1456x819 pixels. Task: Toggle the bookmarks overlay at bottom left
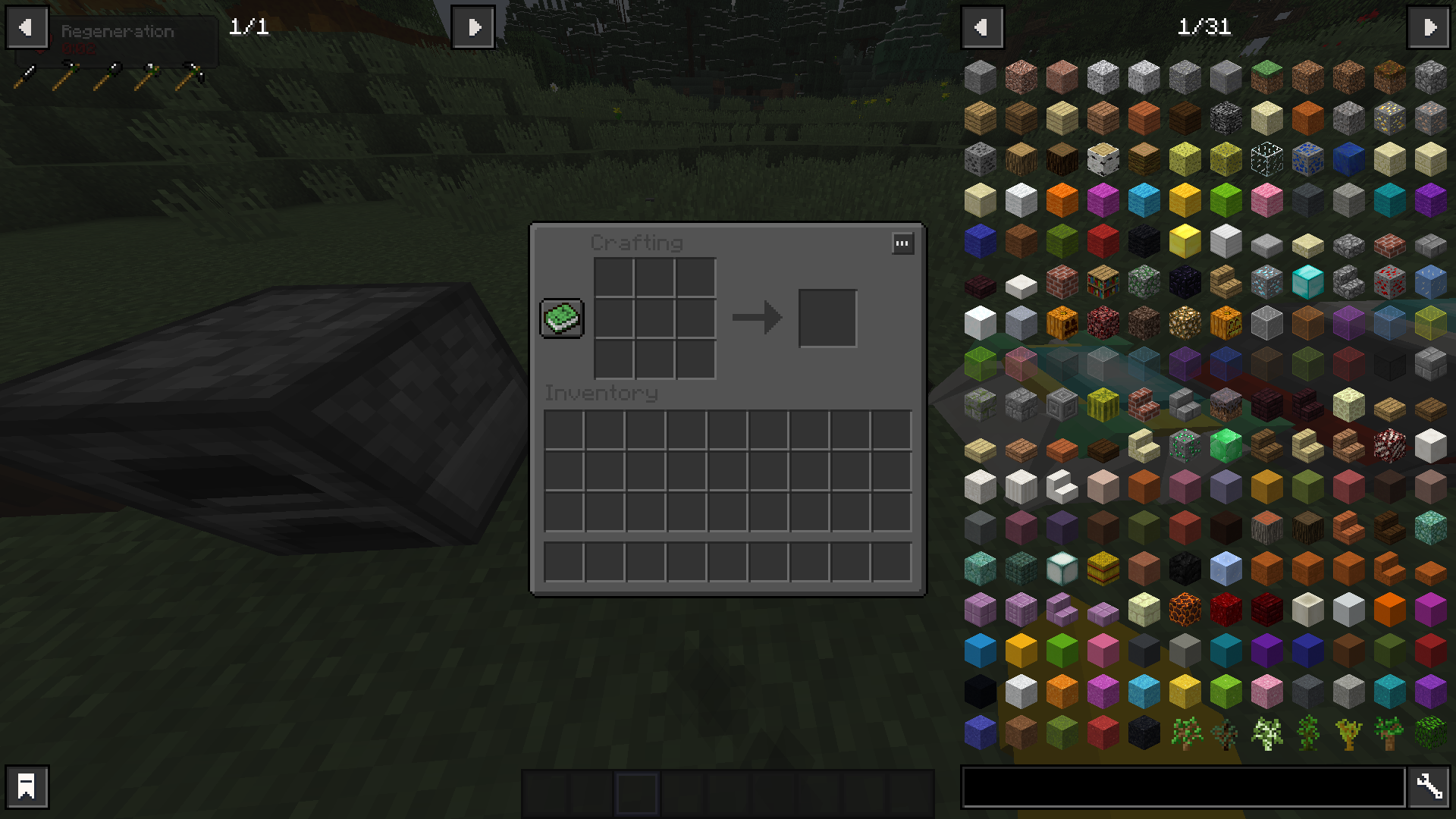pyautogui.click(x=27, y=787)
